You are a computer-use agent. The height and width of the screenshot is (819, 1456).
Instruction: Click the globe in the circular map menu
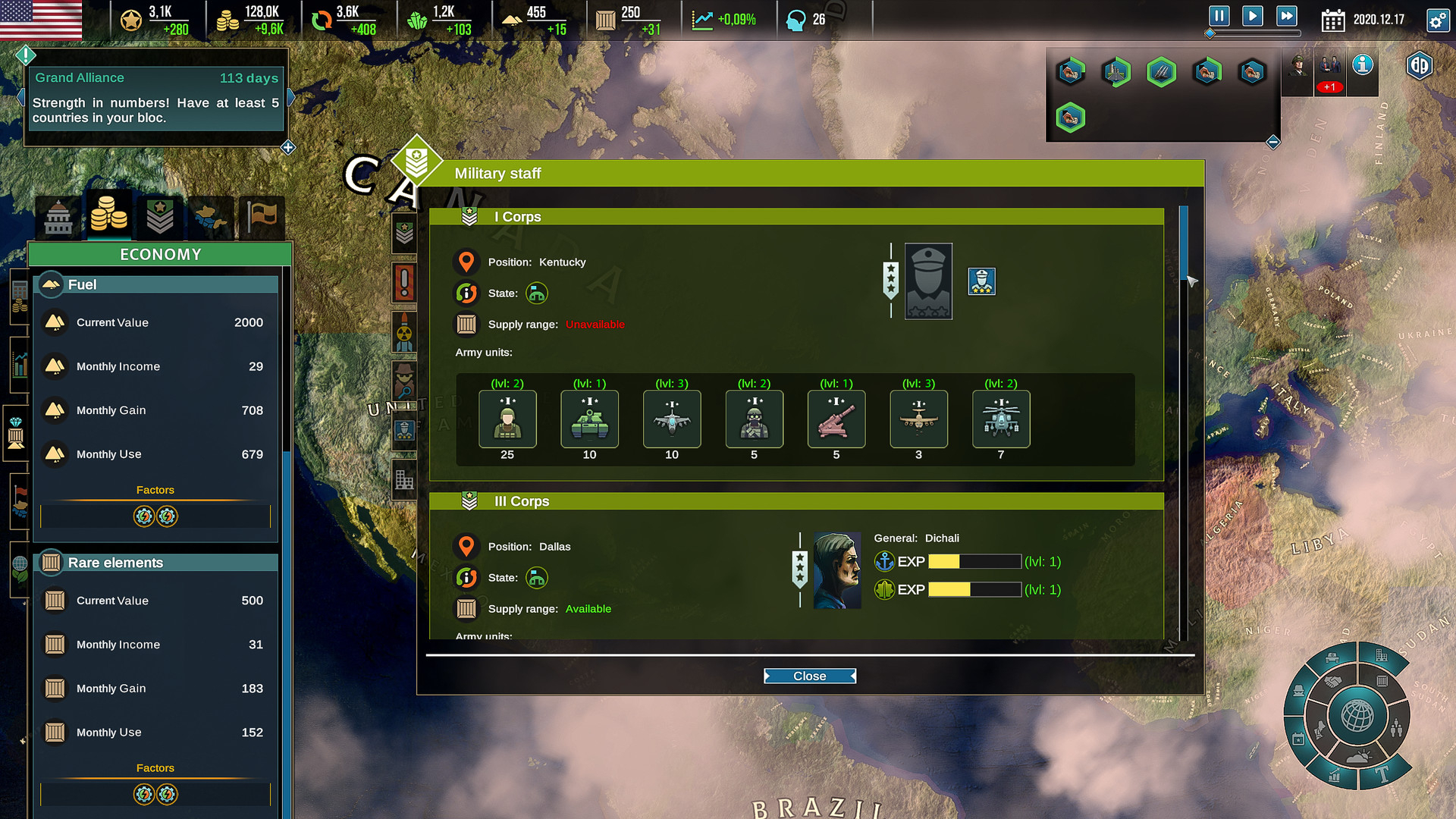point(1357,715)
